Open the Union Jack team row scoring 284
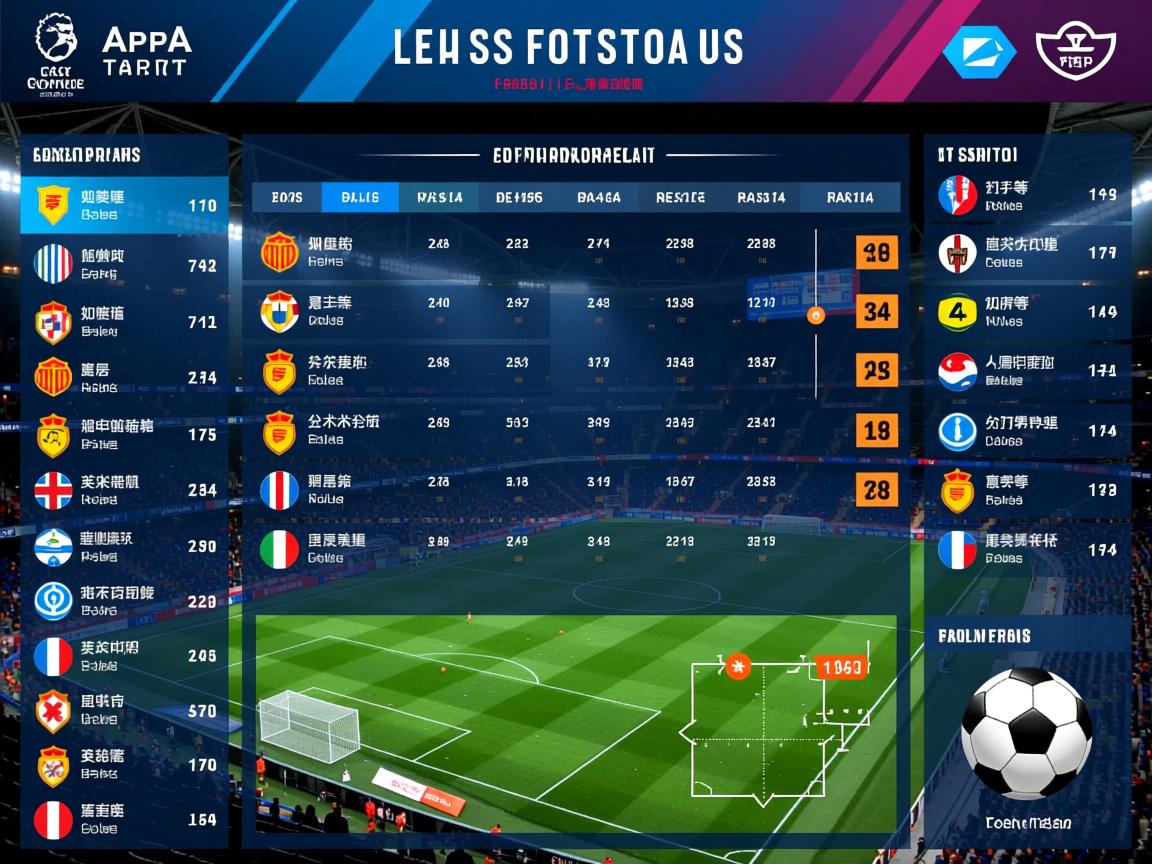The image size is (1152, 864). click(125, 490)
